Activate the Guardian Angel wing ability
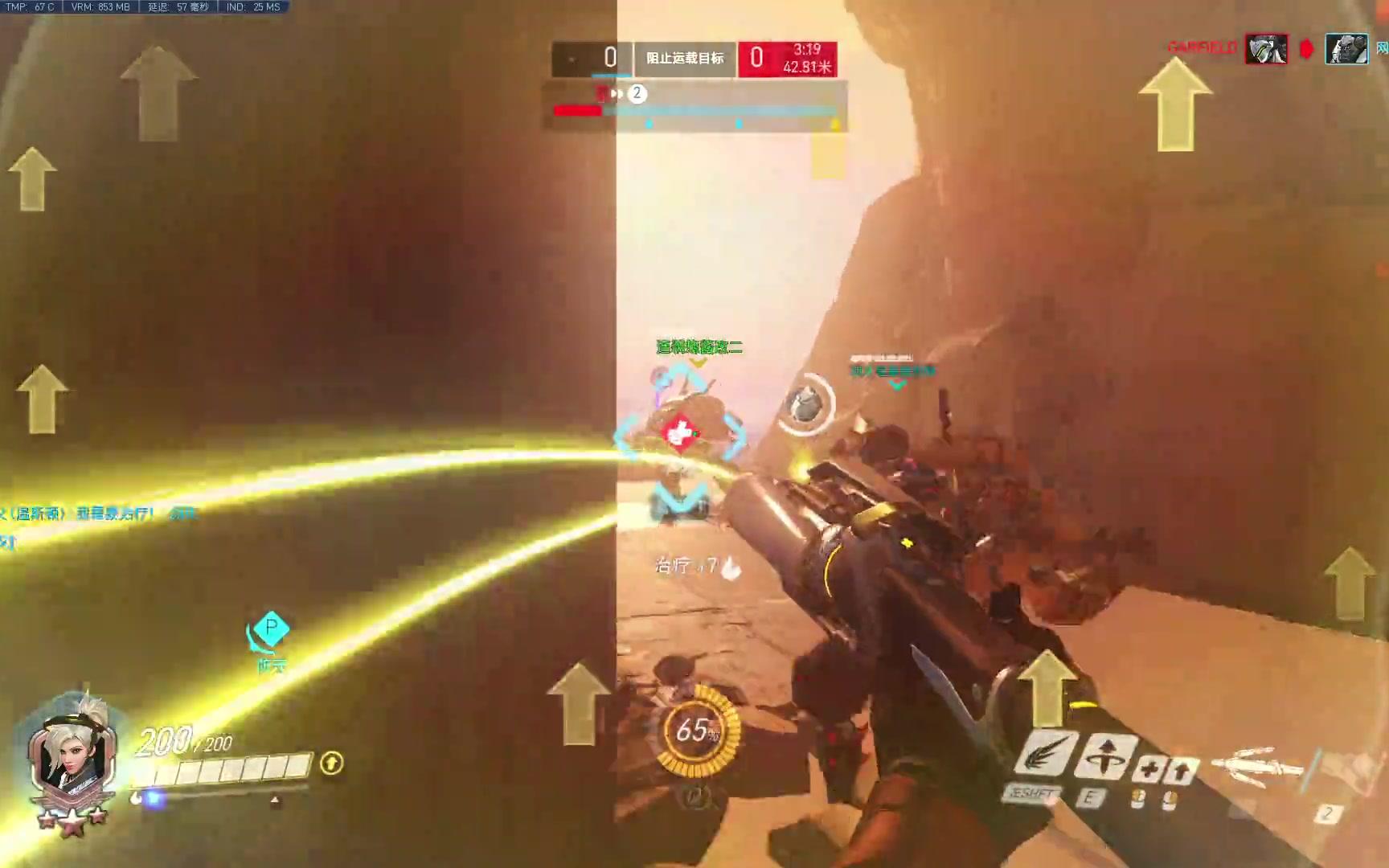The height and width of the screenshot is (868, 1389). point(1047,755)
